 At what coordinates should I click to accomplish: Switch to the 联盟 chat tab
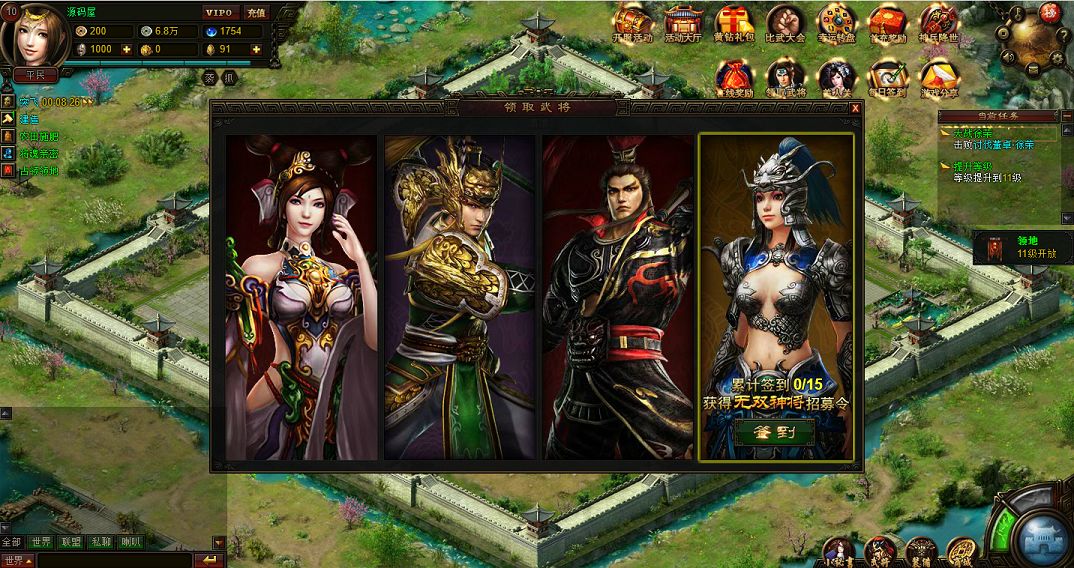pyautogui.click(x=71, y=542)
